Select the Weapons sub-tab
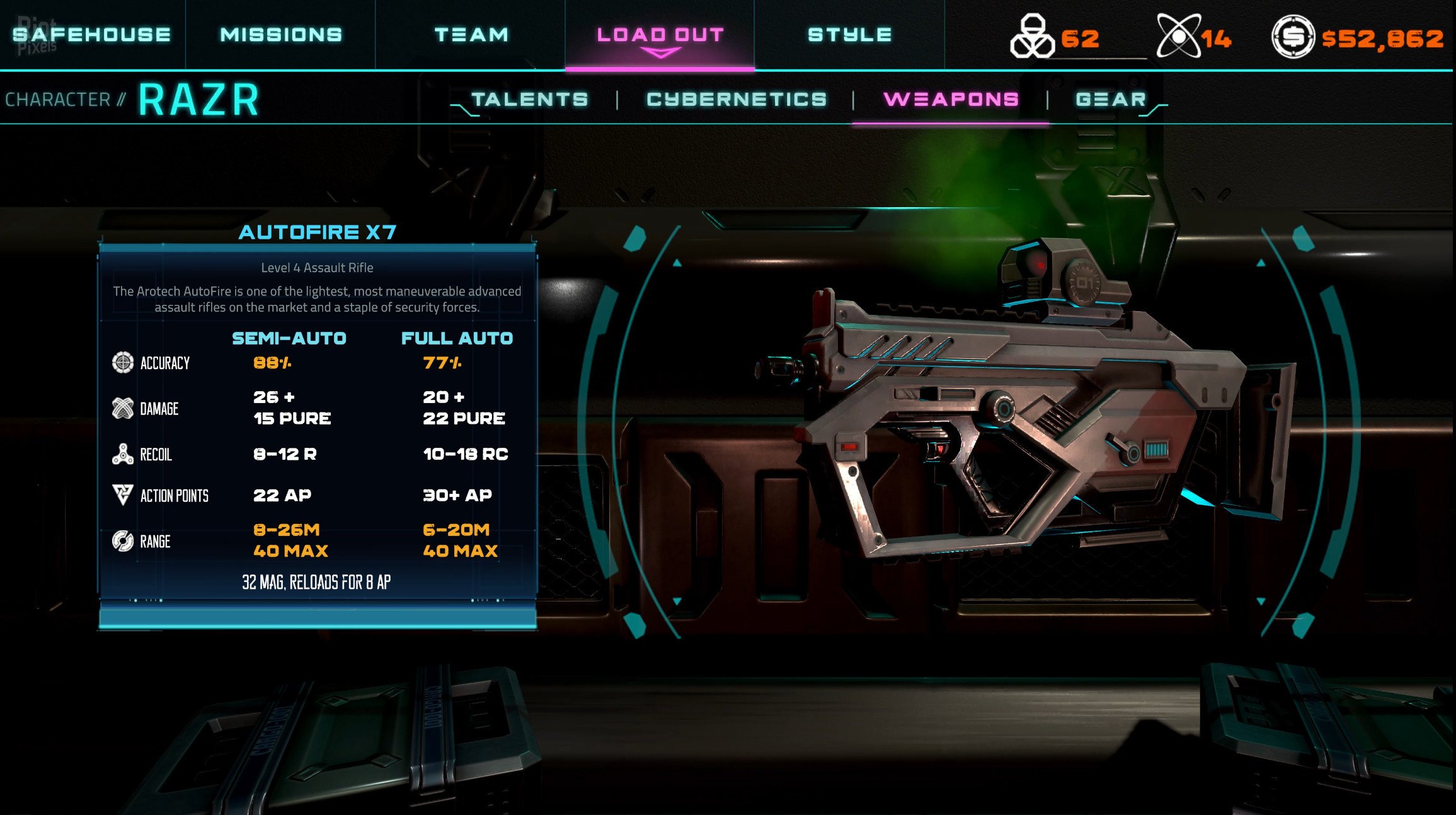This screenshot has height=815, width=1456. [x=951, y=100]
